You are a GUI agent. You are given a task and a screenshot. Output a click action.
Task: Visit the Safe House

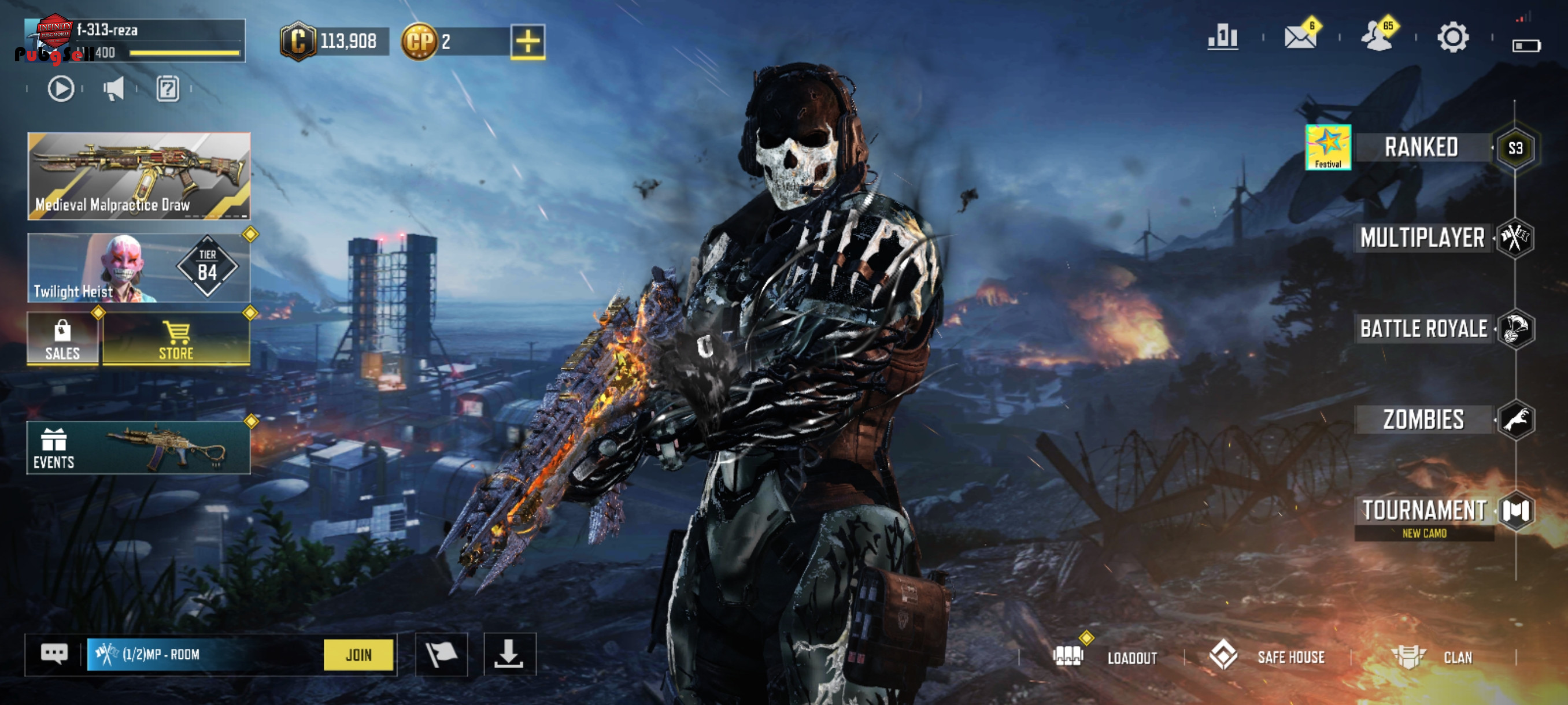point(1267,657)
